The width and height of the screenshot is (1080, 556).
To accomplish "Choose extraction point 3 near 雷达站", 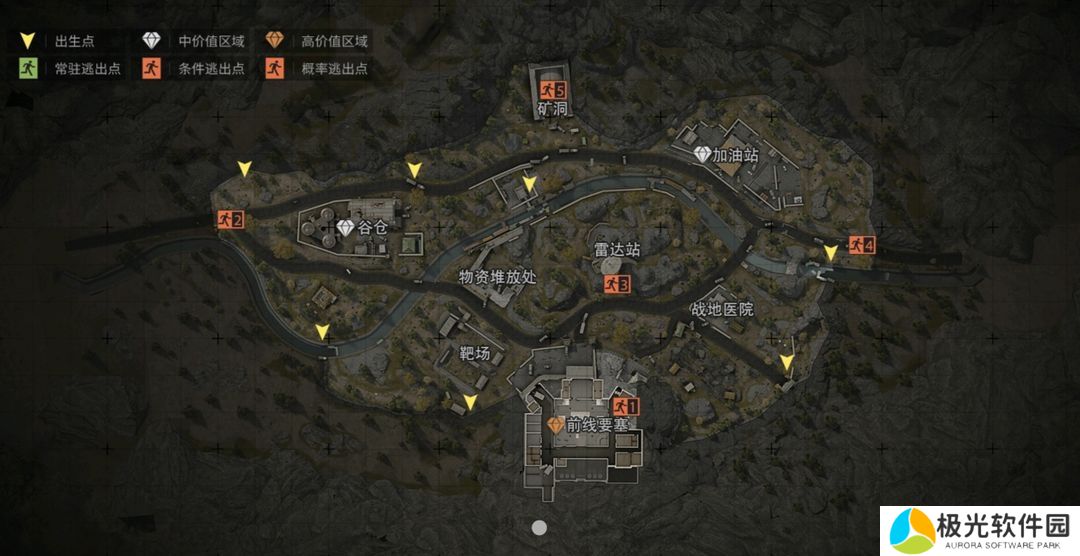I will click(x=617, y=284).
